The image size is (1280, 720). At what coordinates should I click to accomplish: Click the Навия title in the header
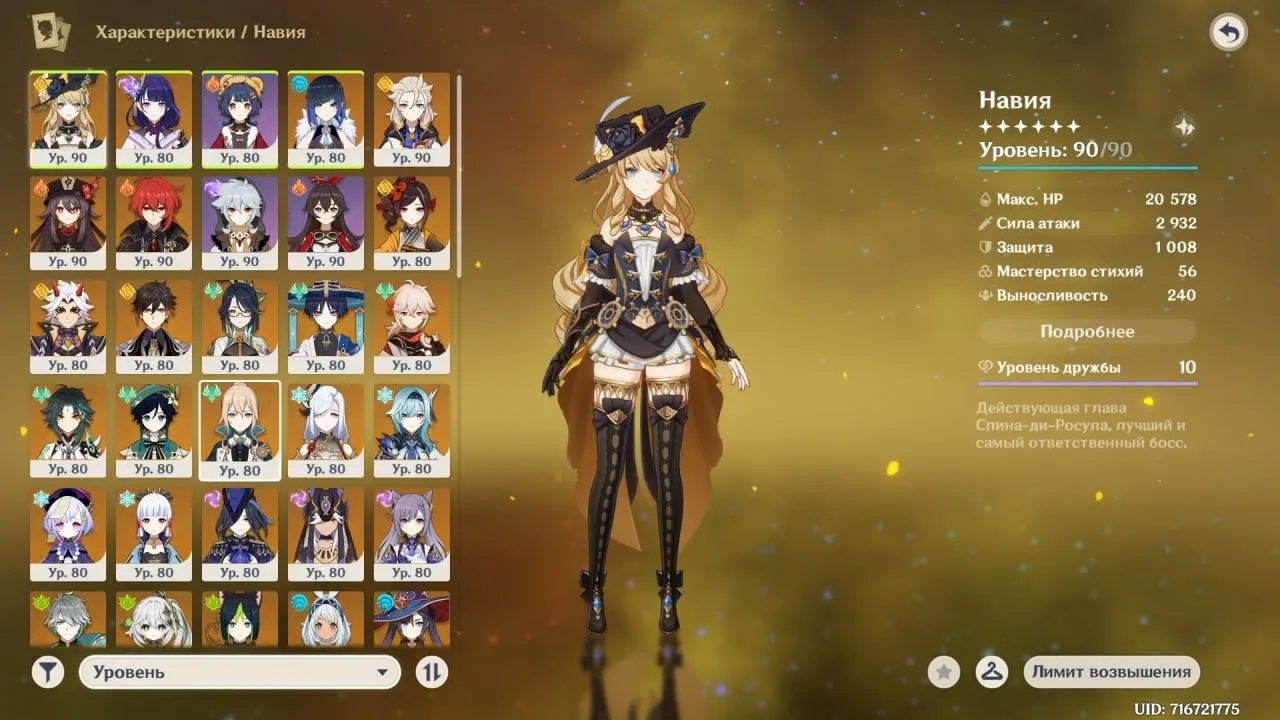point(1012,100)
